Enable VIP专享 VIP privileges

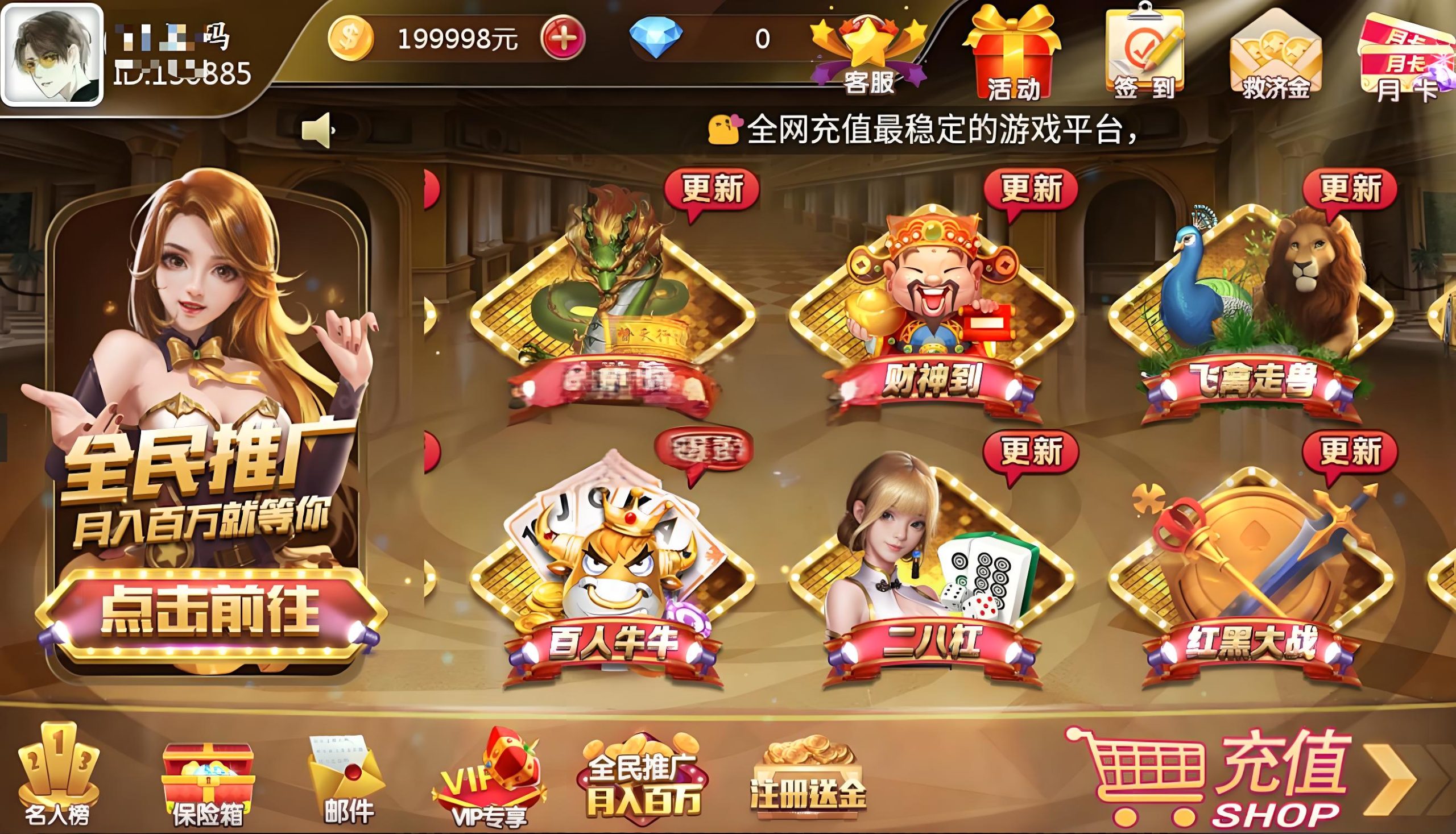tap(490, 779)
